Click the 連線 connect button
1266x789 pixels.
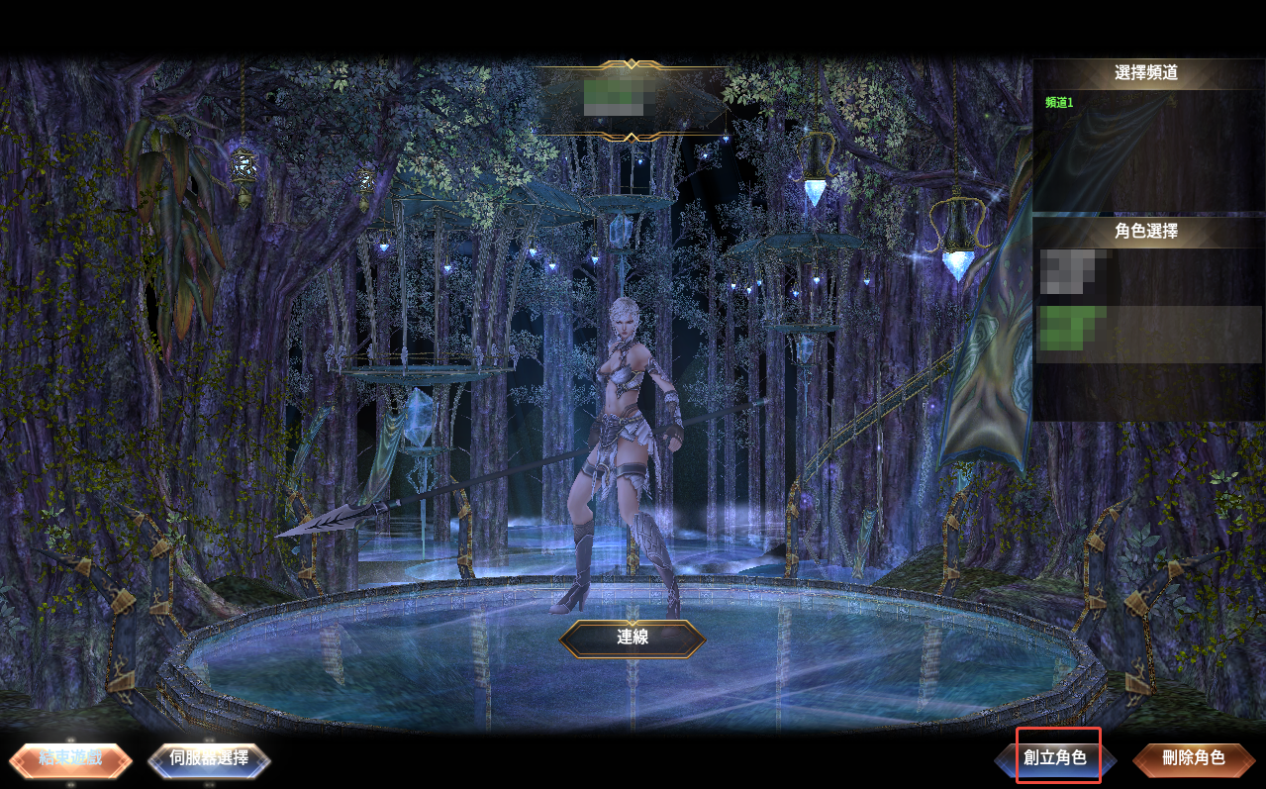[632, 638]
